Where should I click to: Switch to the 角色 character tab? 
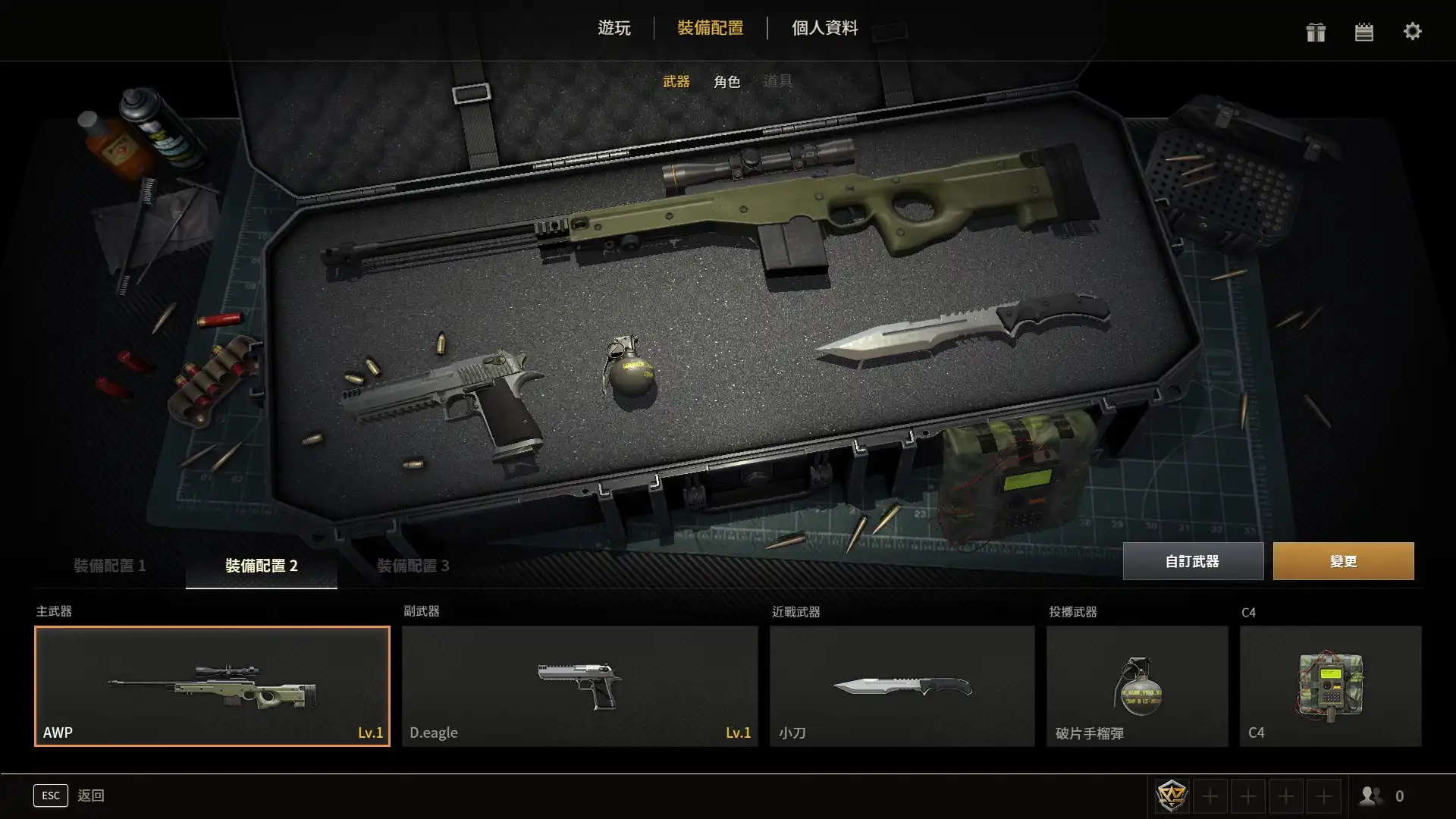click(726, 81)
